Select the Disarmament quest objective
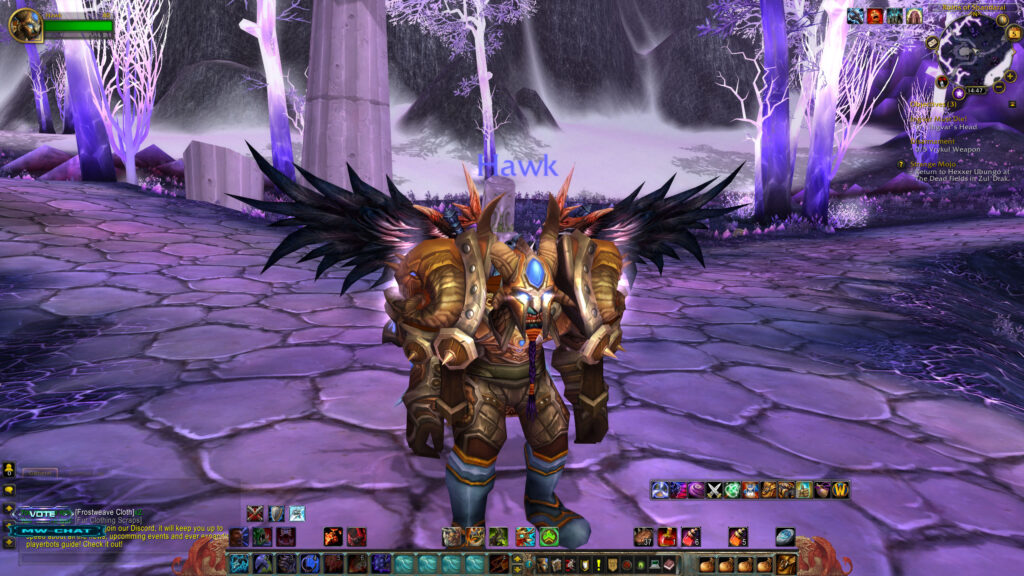 coord(934,141)
